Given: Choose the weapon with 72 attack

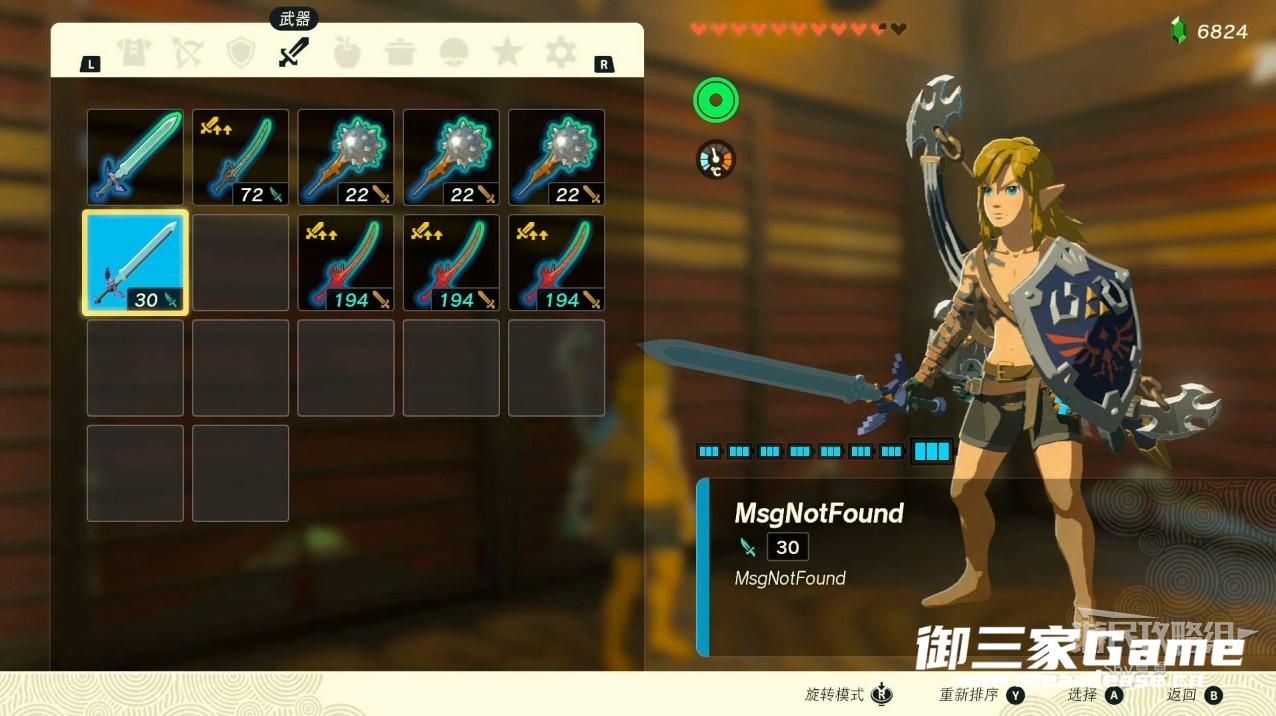Looking at the screenshot, I should [x=240, y=157].
